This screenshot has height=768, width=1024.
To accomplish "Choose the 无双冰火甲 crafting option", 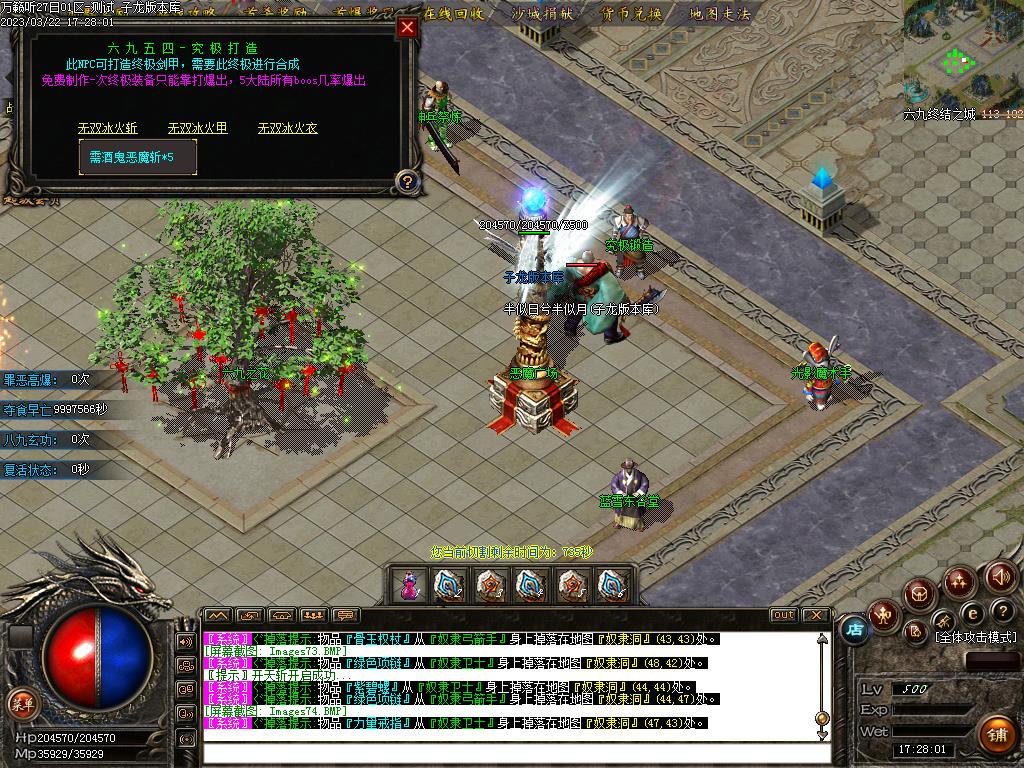I will coord(197,128).
